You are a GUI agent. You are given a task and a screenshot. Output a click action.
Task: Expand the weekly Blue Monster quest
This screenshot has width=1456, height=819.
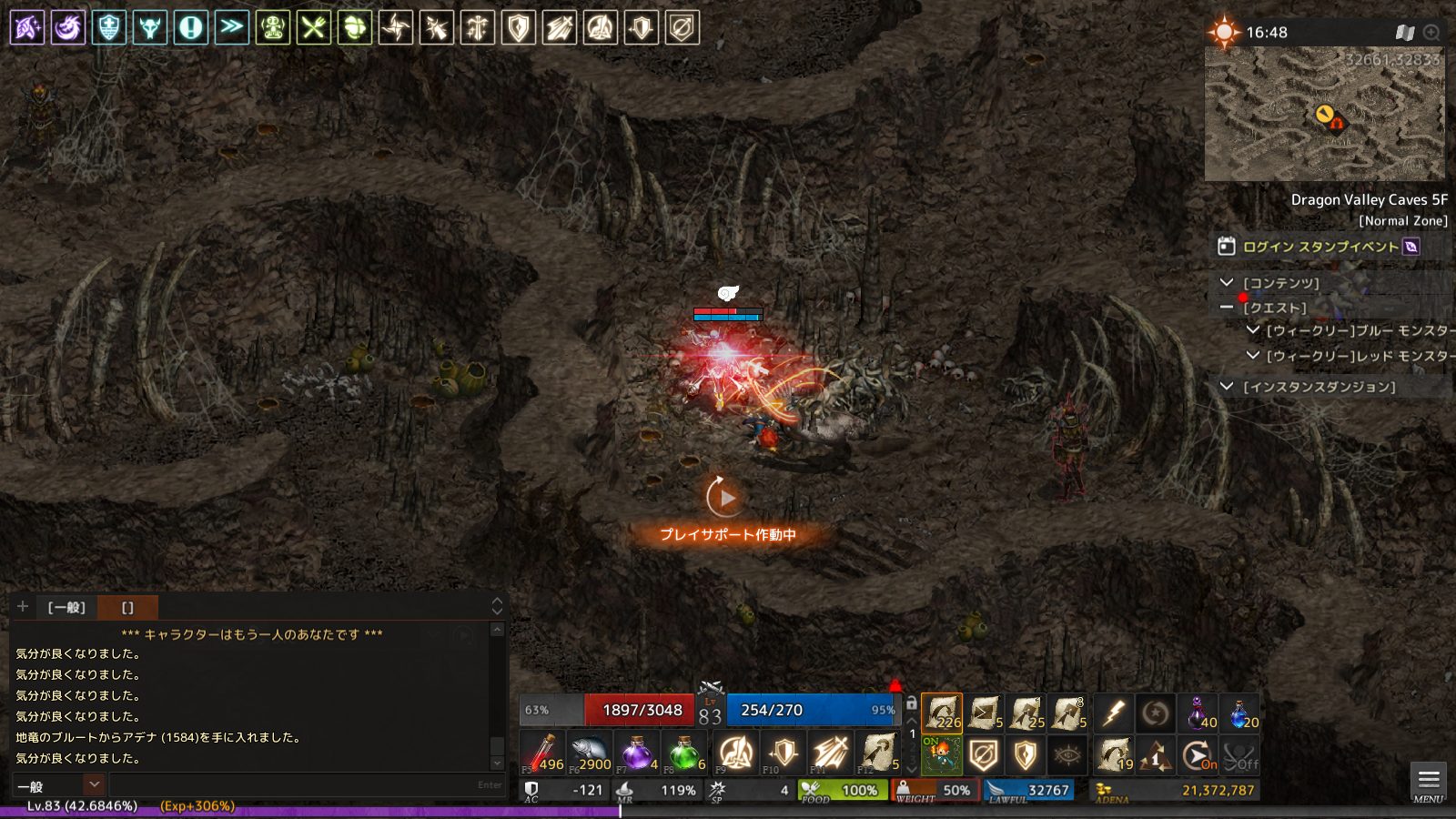[x=1253, y=330]
